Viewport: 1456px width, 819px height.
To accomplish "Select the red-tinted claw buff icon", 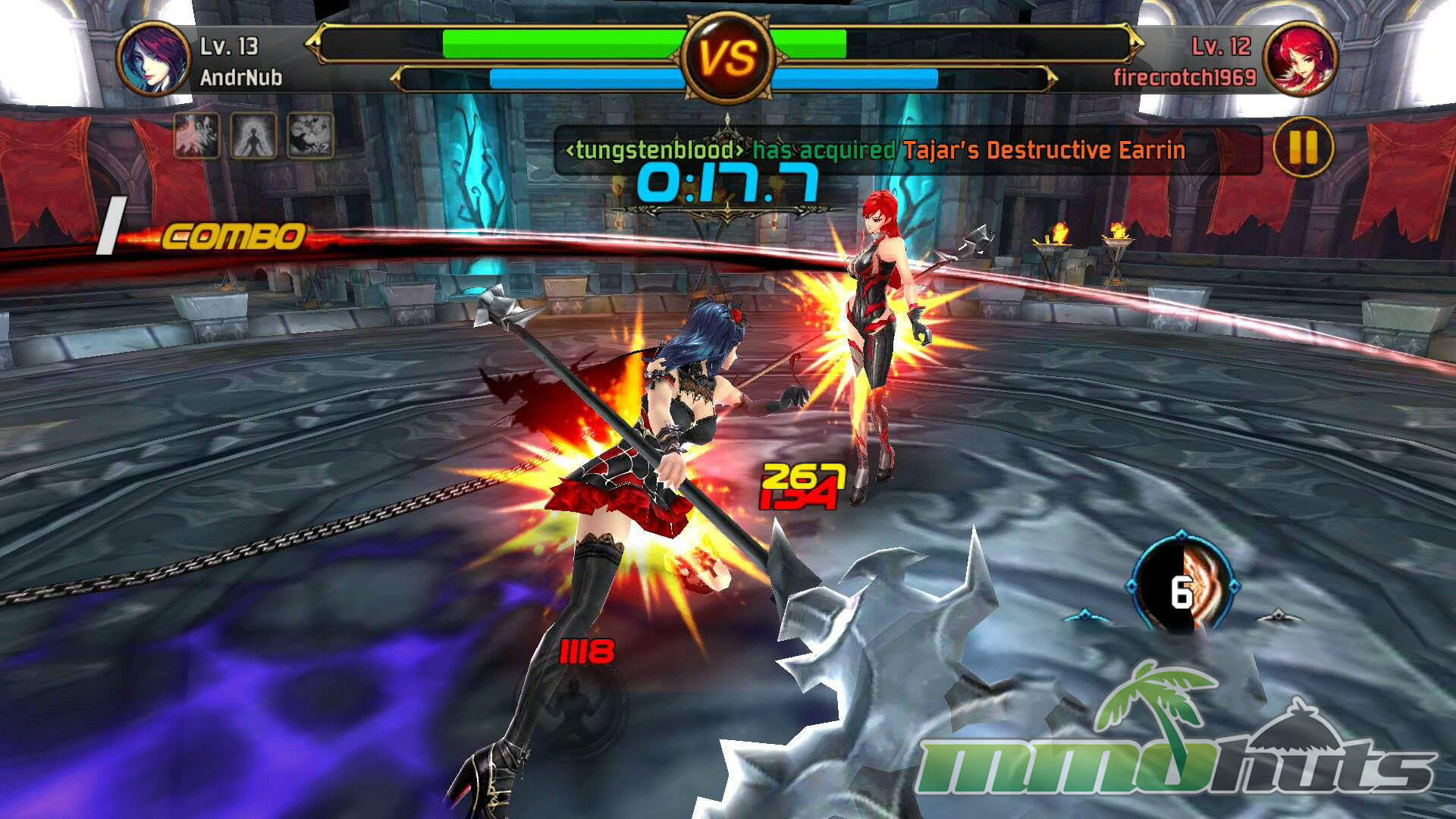I will (197, 136).
